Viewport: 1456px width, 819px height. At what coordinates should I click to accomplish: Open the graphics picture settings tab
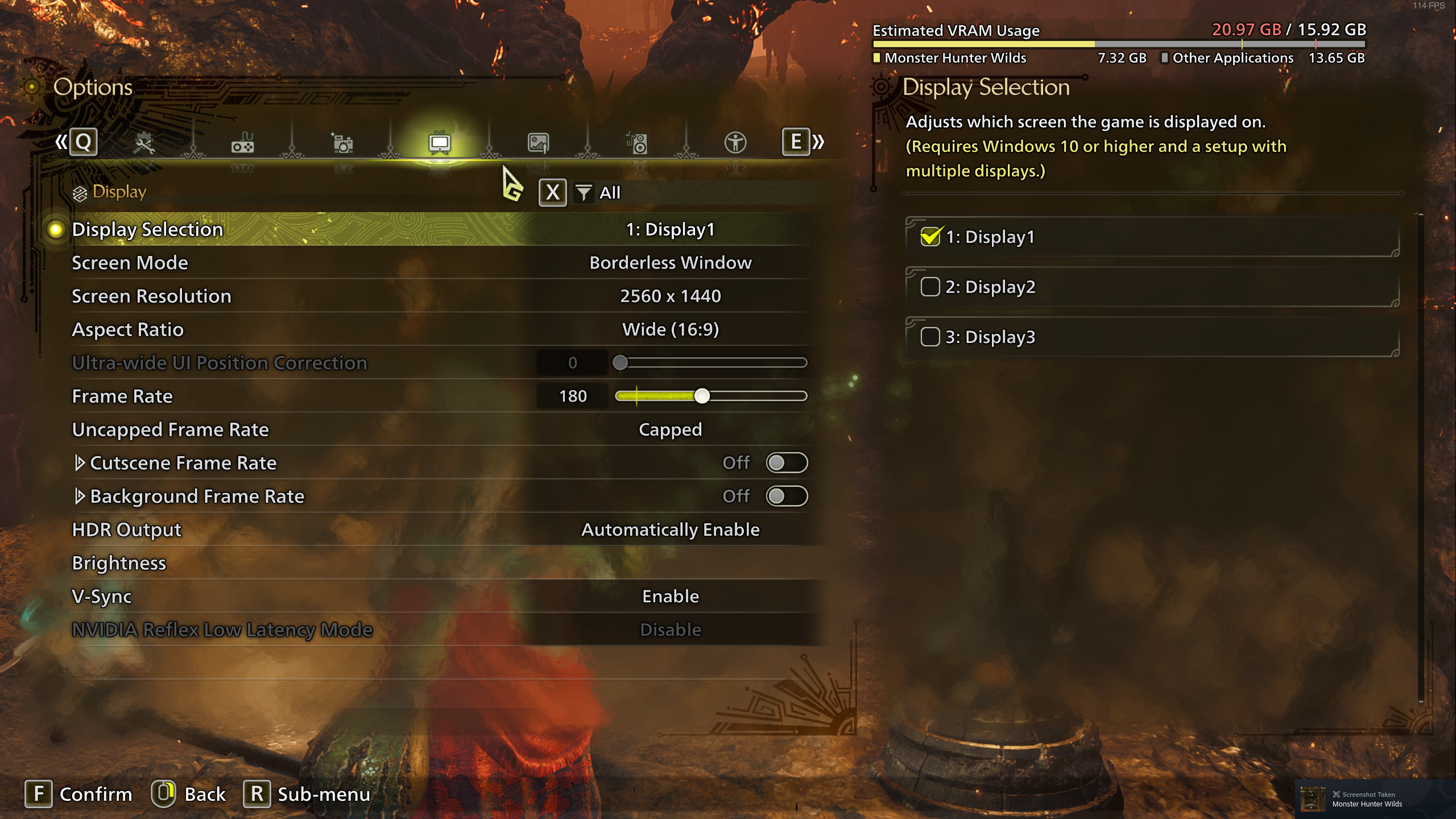538,143
